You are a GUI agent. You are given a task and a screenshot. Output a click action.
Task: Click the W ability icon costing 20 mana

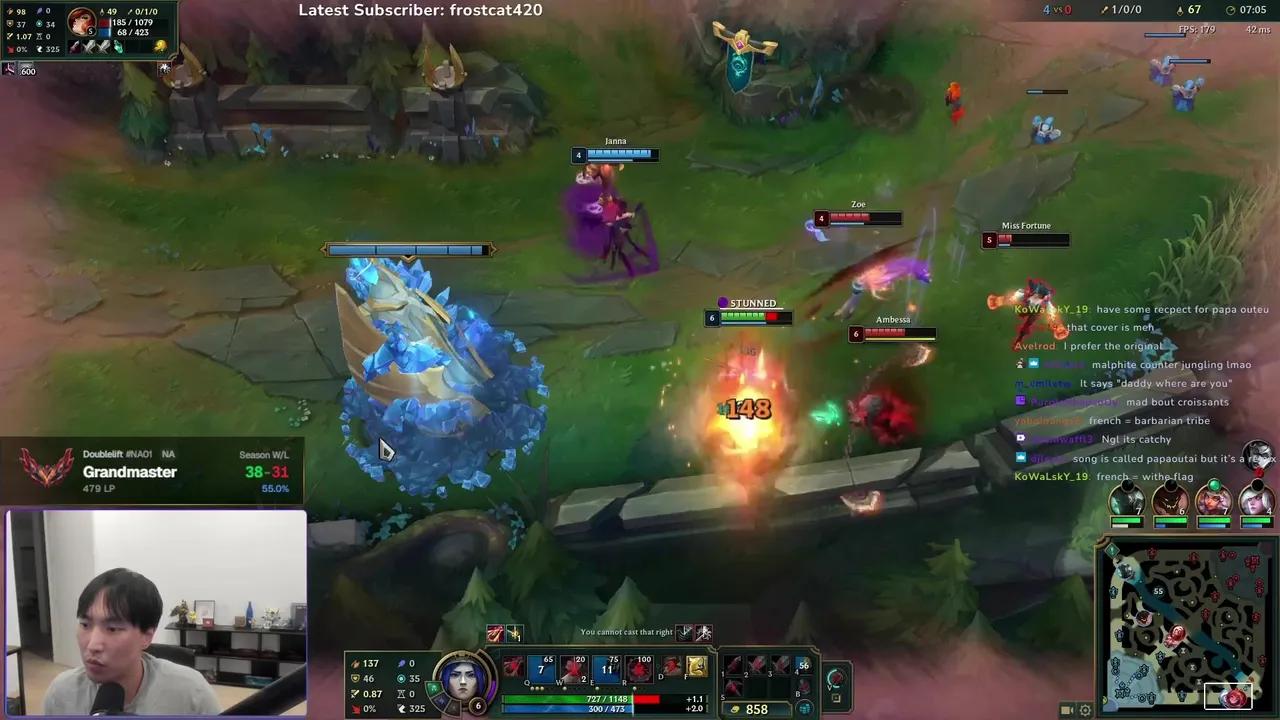click(572, 666)
